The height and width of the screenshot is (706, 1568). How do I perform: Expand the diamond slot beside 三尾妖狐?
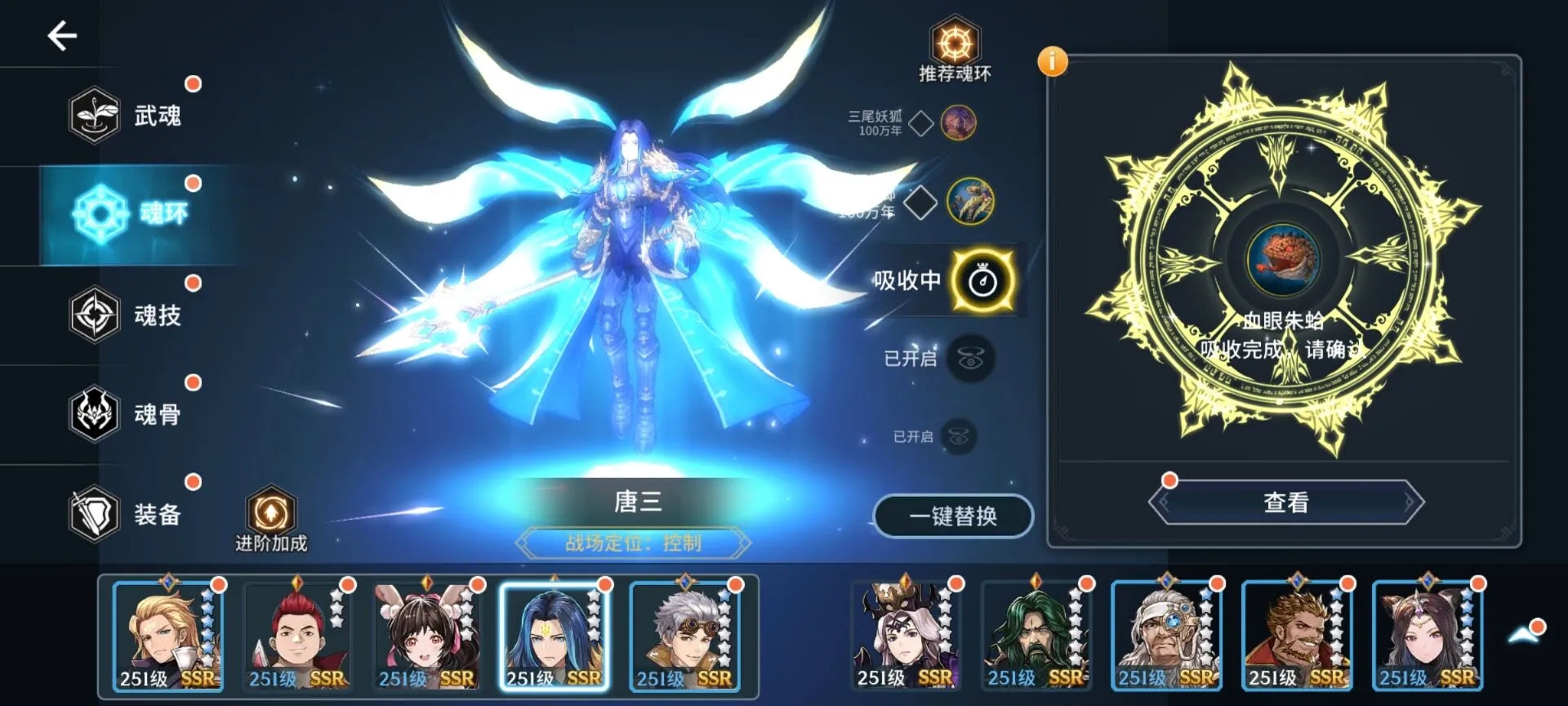(x=920, y=124)
